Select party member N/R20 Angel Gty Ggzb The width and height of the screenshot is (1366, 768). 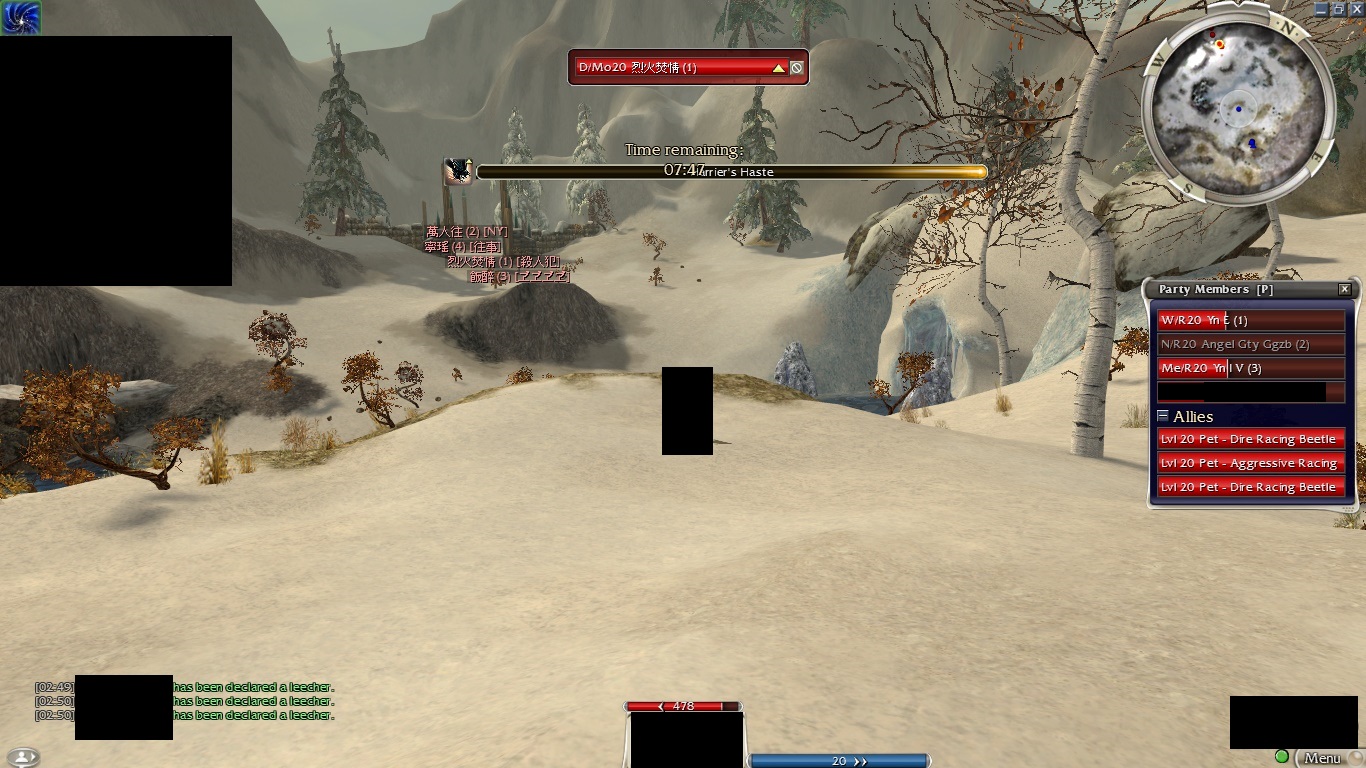[1250, 345]
